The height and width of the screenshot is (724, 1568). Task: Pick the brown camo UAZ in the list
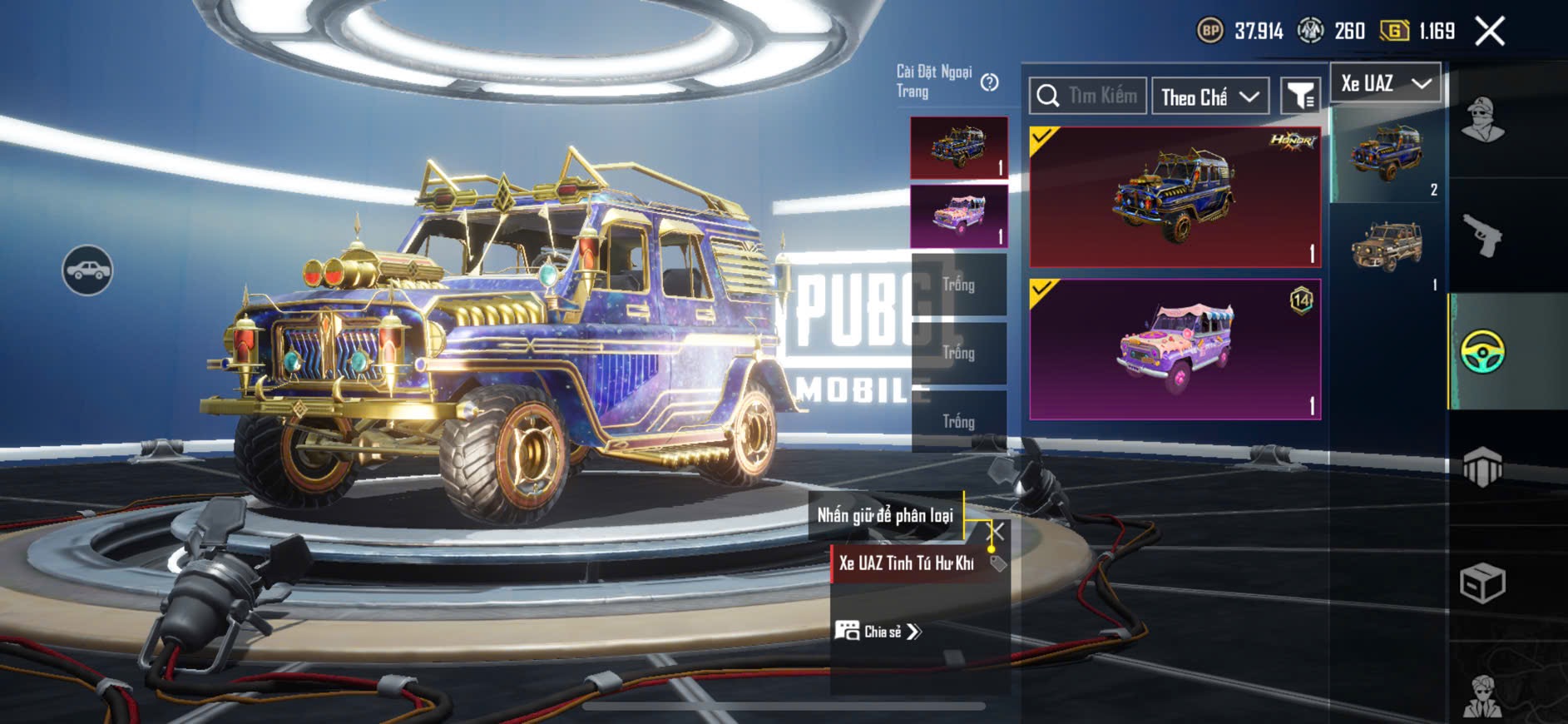click(1387, 247)
